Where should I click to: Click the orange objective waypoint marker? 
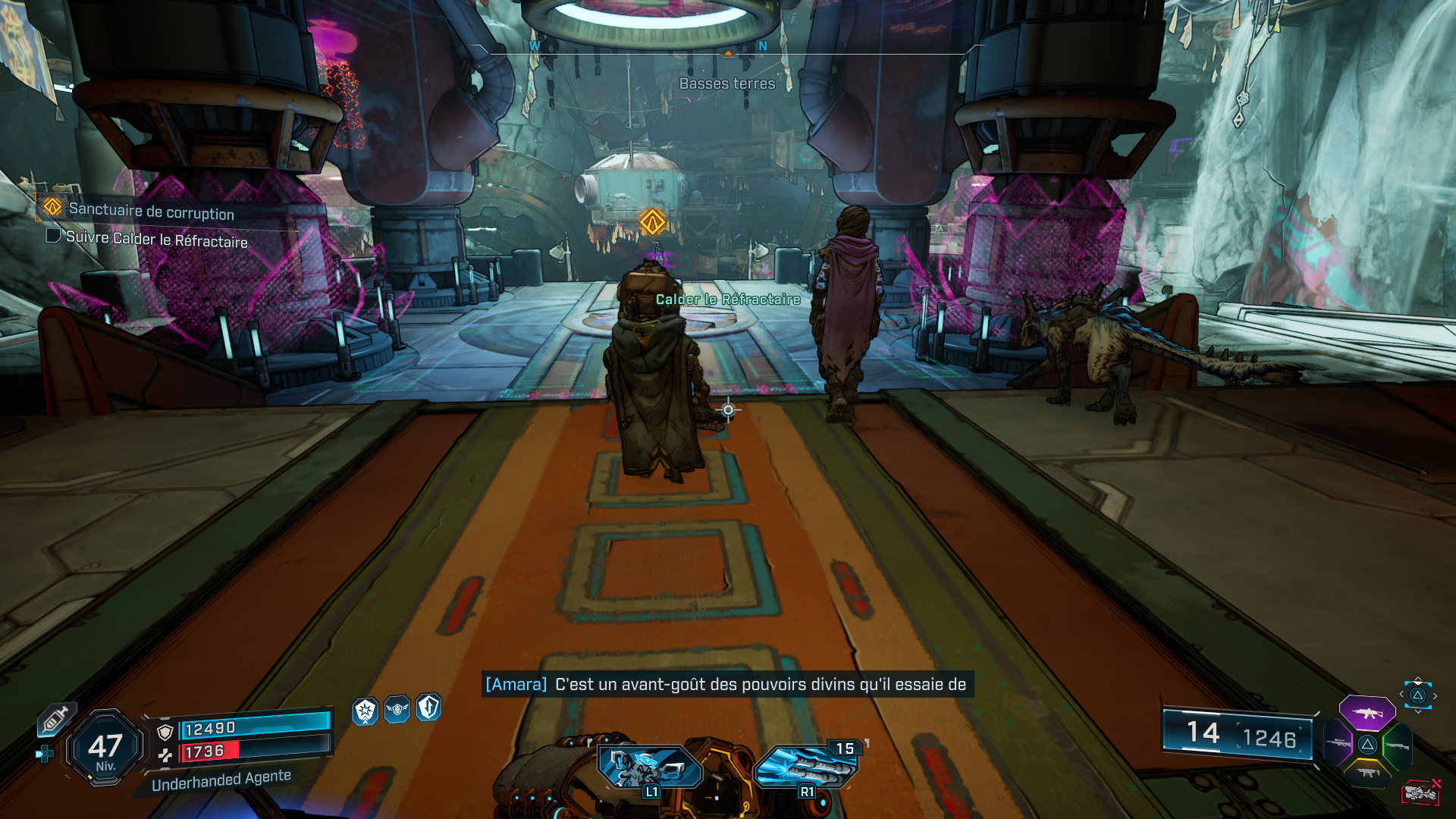[652, 222]
